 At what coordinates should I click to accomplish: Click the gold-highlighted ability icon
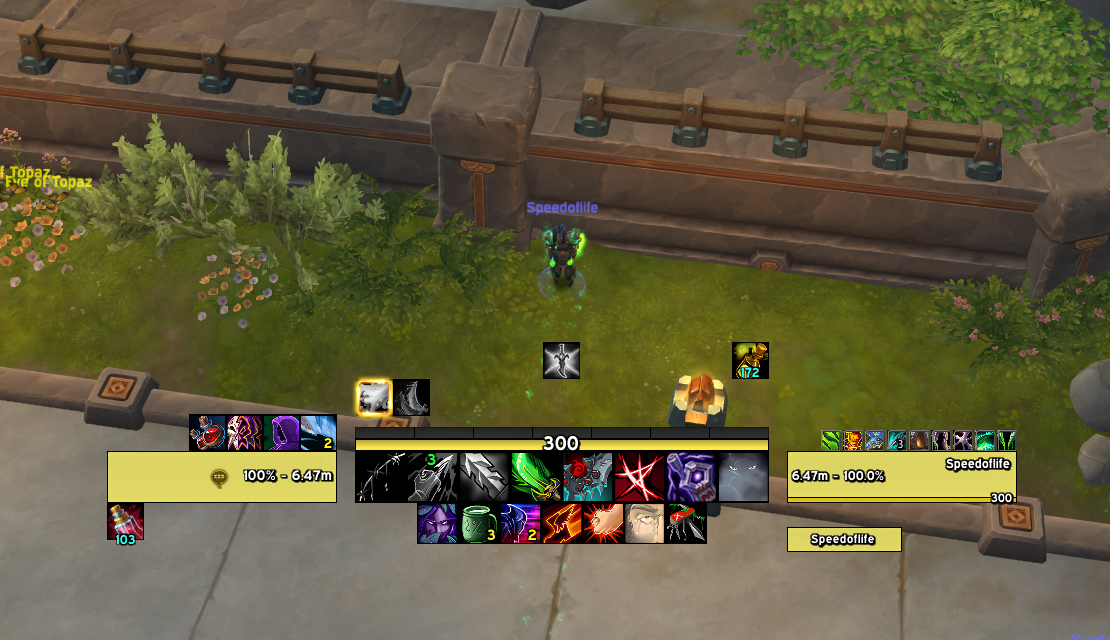click(374, 397)
